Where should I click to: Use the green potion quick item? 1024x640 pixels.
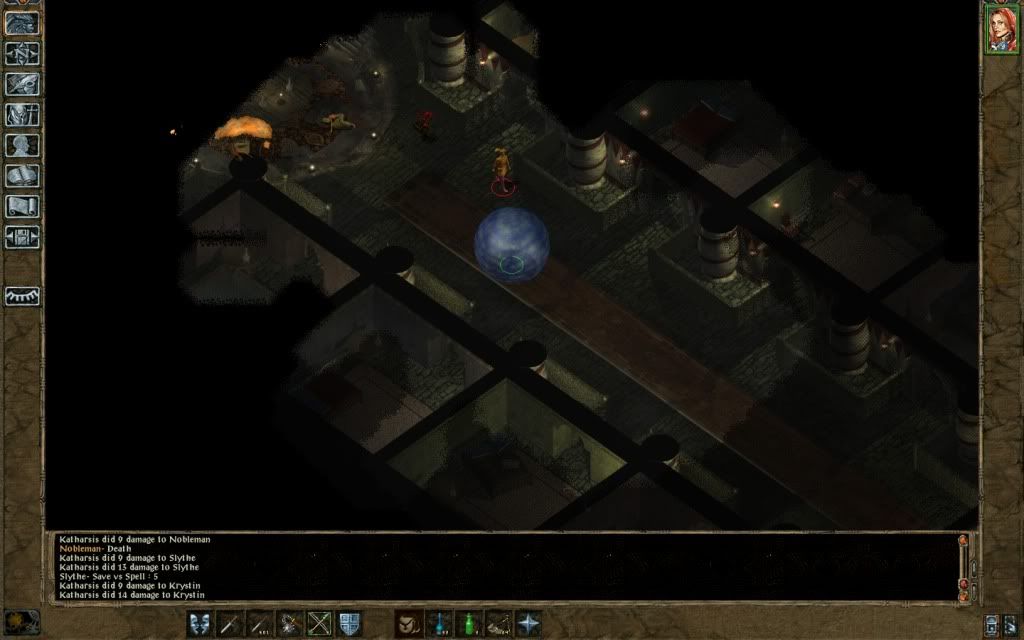pyautogui.click(x=468, y=624)
